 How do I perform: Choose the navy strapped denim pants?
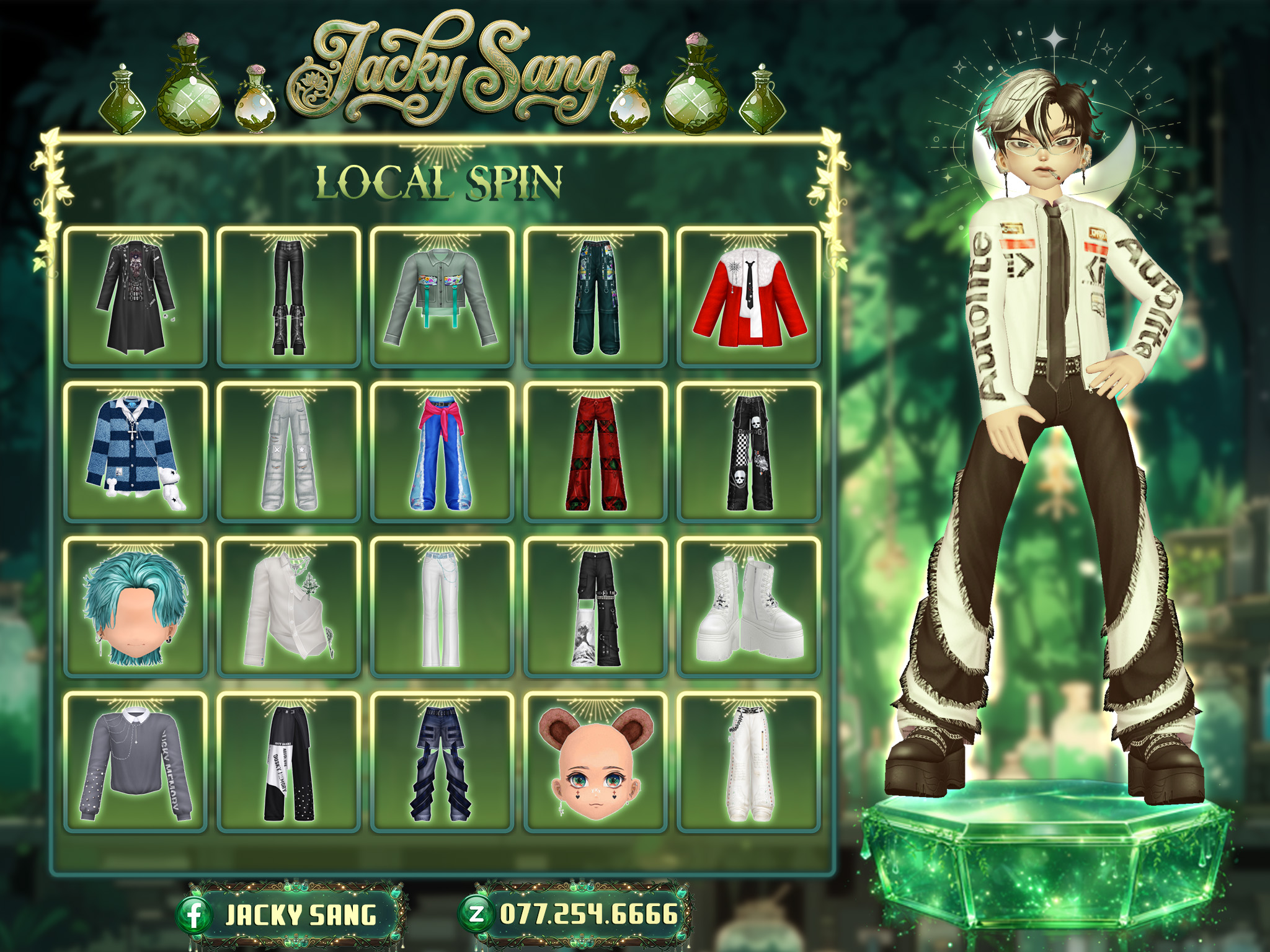[x=442, y=762]
